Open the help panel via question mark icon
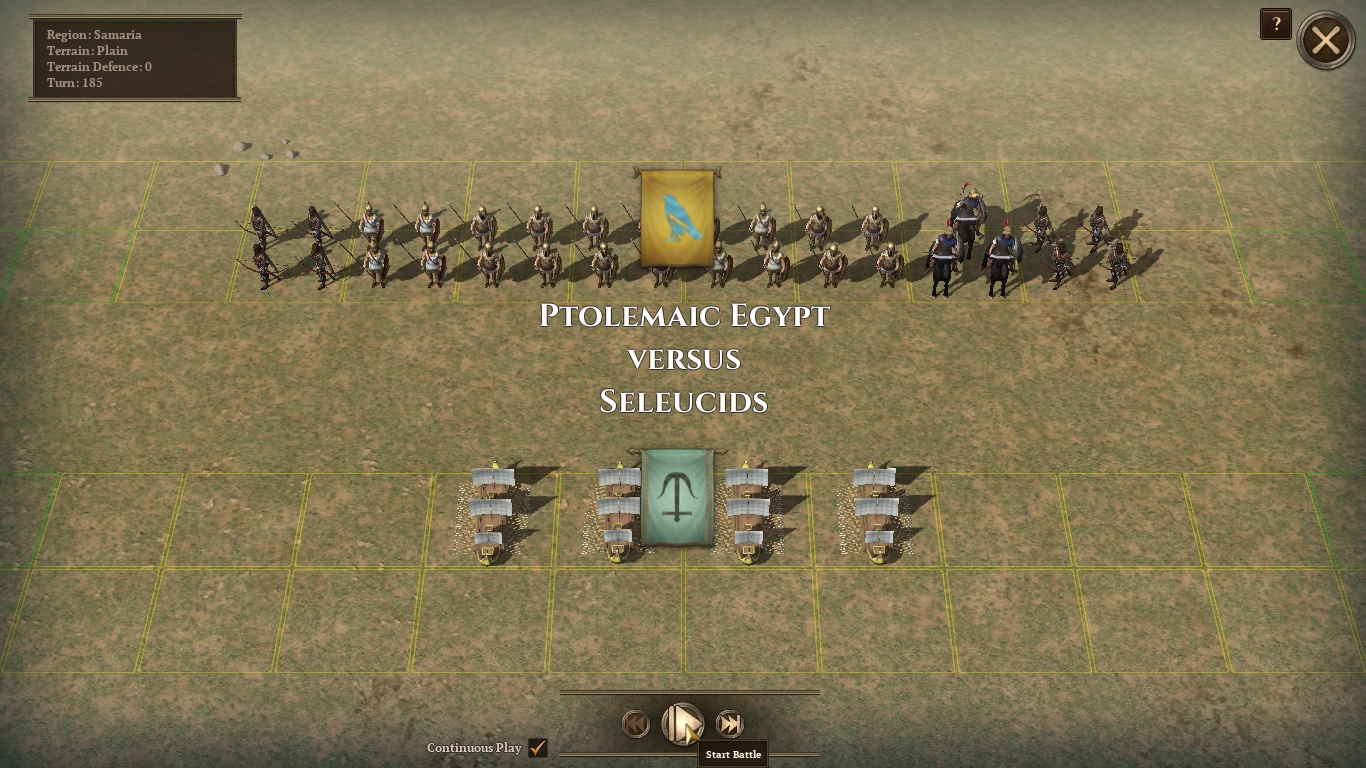This screenshot has height=768, width=1366. click(x=1276, y=24)
